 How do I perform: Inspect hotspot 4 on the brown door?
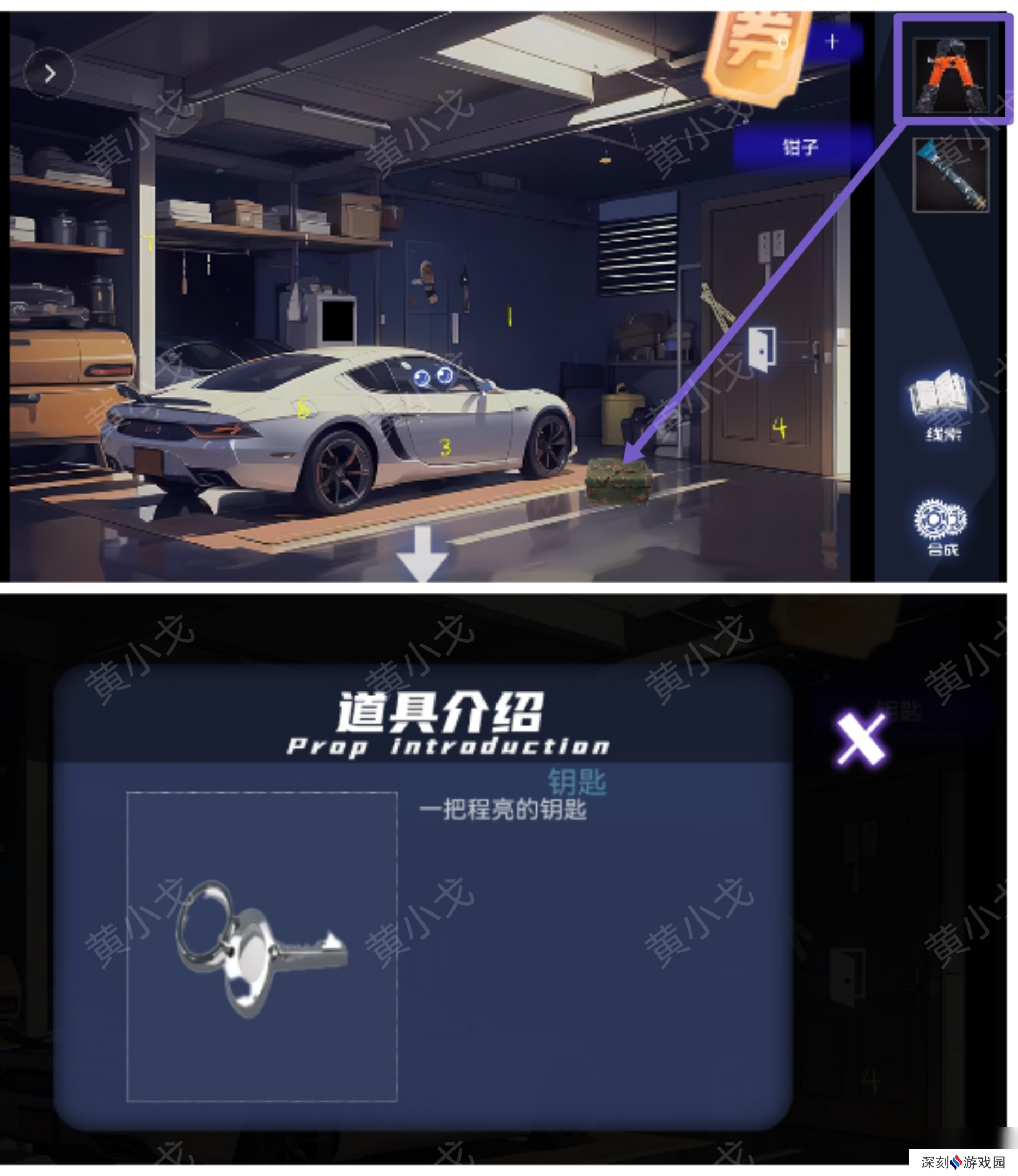780,427
